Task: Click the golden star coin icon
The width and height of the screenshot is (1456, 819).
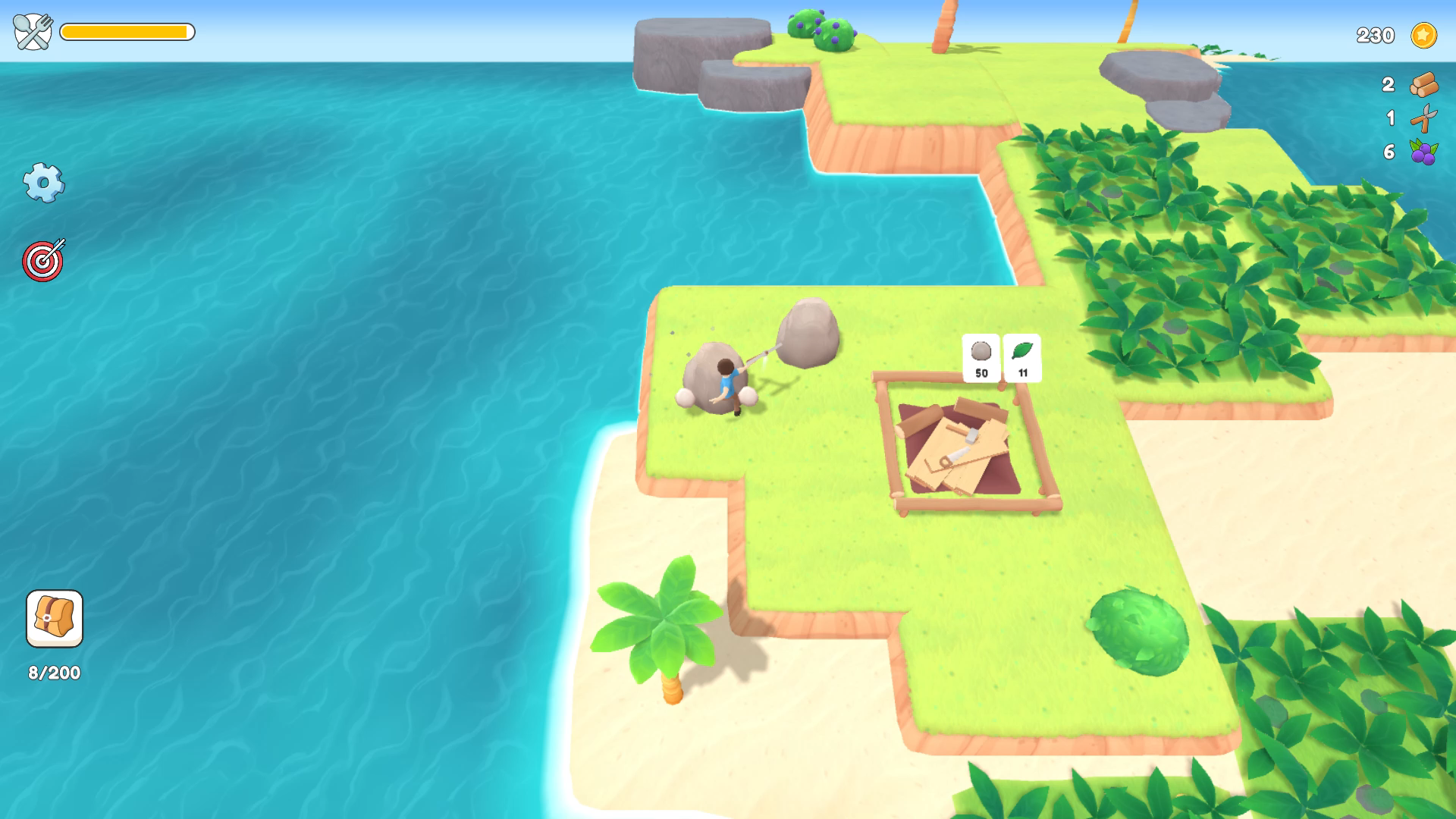Action: 1423,36
